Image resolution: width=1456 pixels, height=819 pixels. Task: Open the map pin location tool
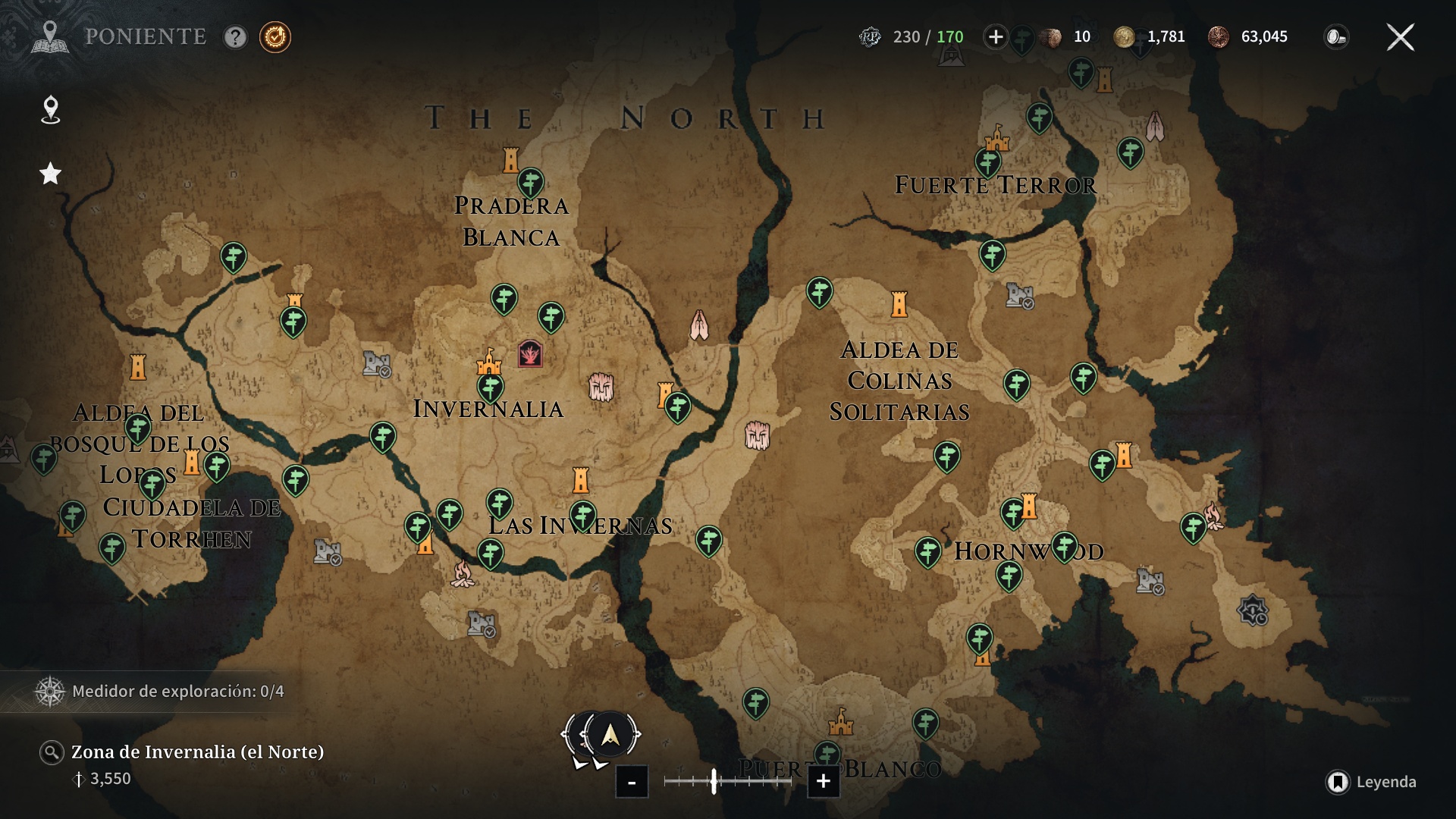click(50, 109)
